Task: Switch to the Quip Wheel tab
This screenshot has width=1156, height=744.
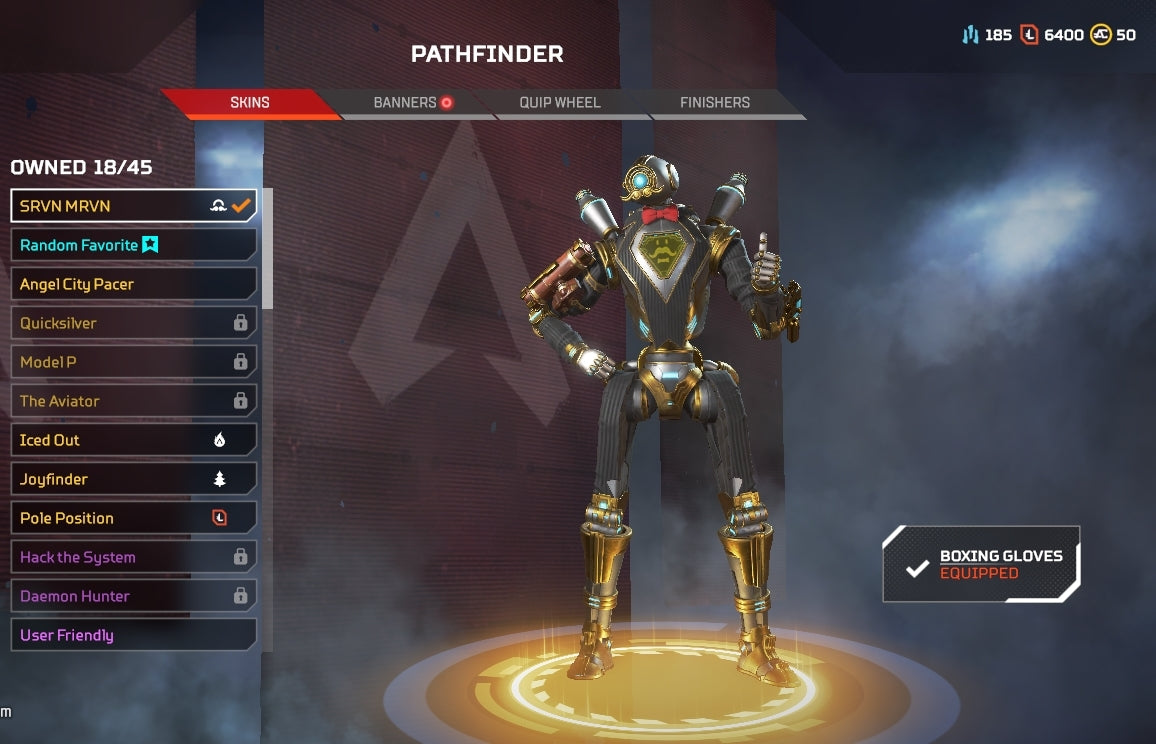Action: point(560,103)
